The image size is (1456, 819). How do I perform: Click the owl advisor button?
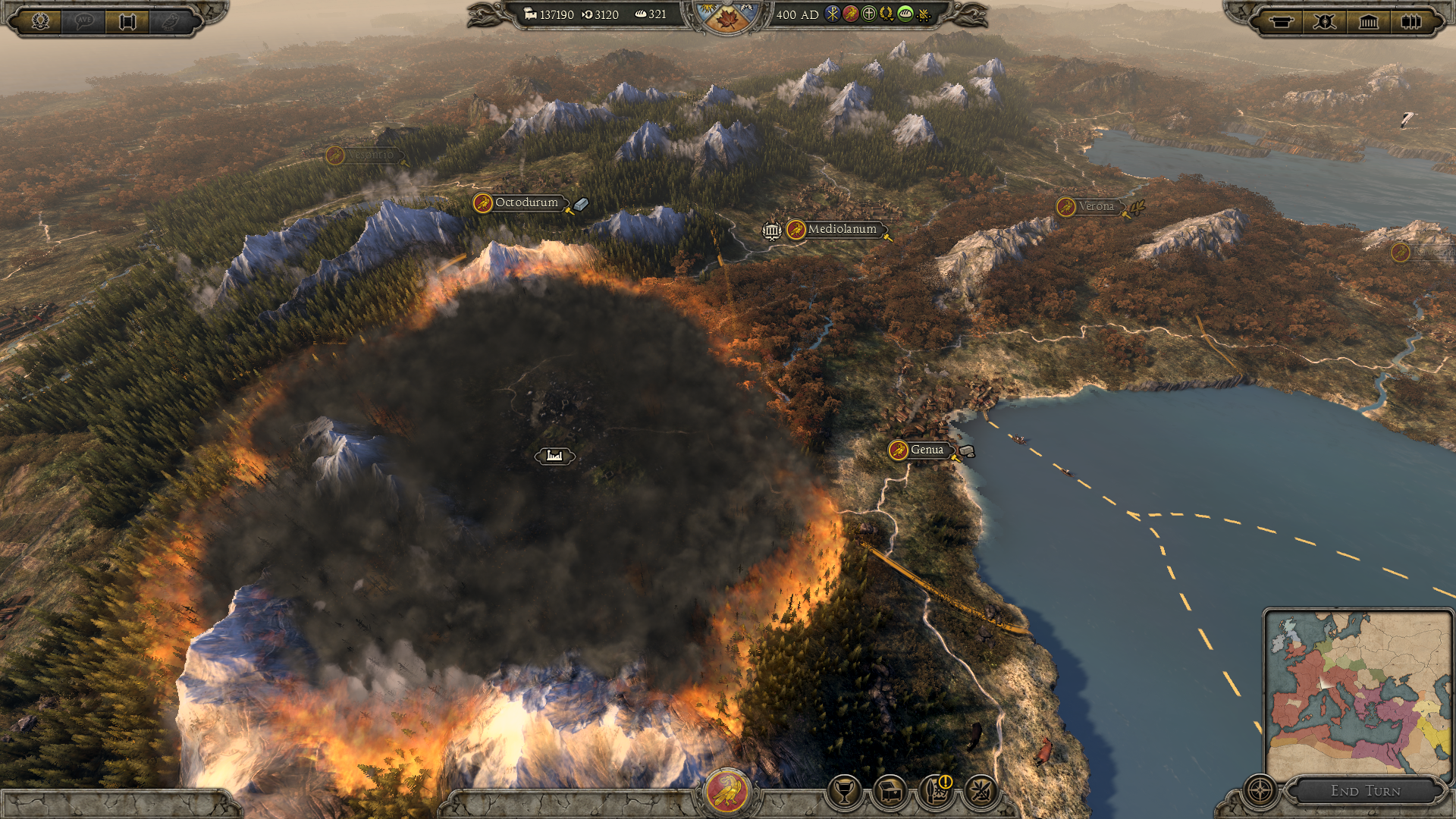point(171,21)
